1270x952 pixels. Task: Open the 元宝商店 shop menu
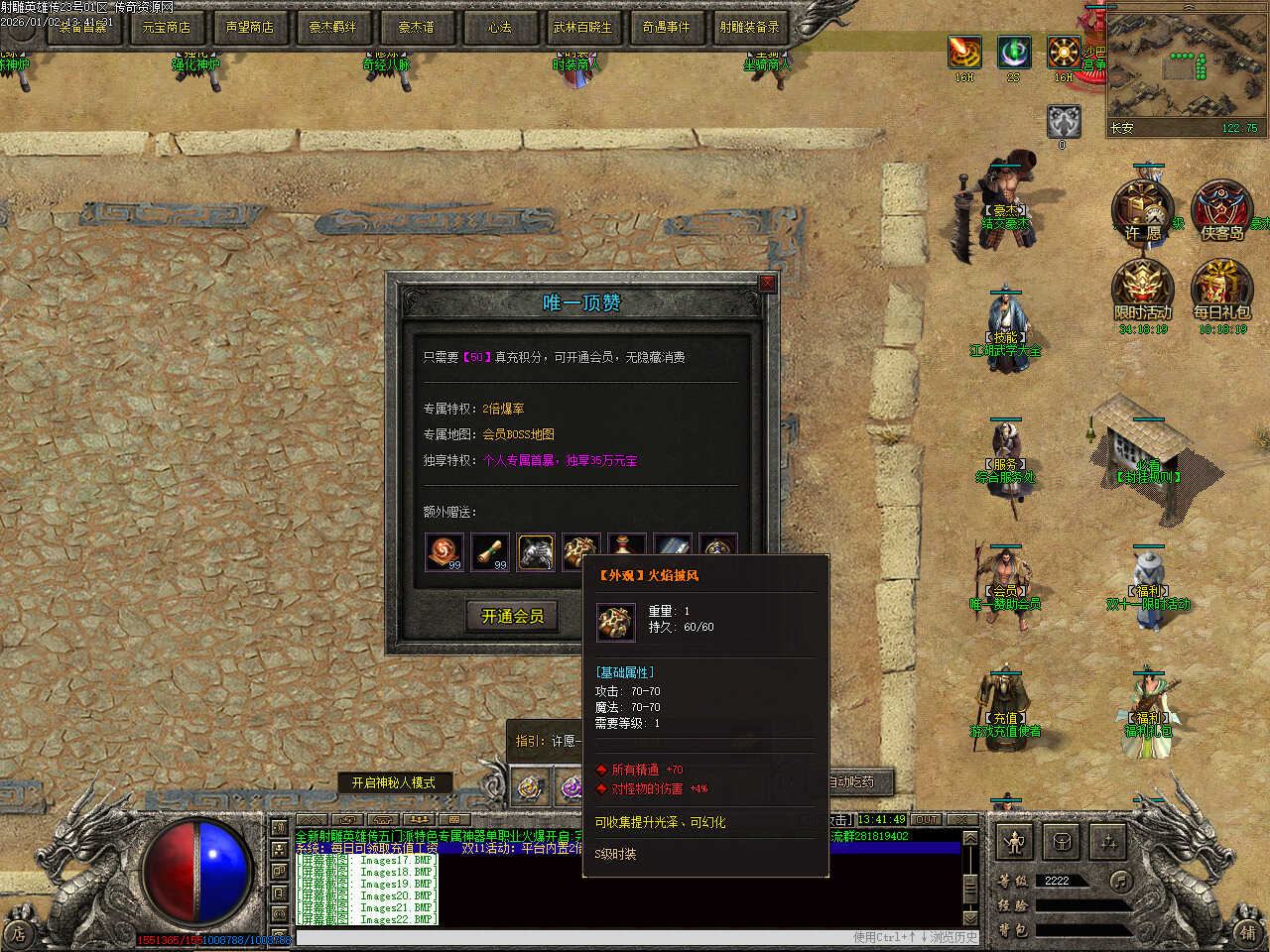tap(167, 27)
